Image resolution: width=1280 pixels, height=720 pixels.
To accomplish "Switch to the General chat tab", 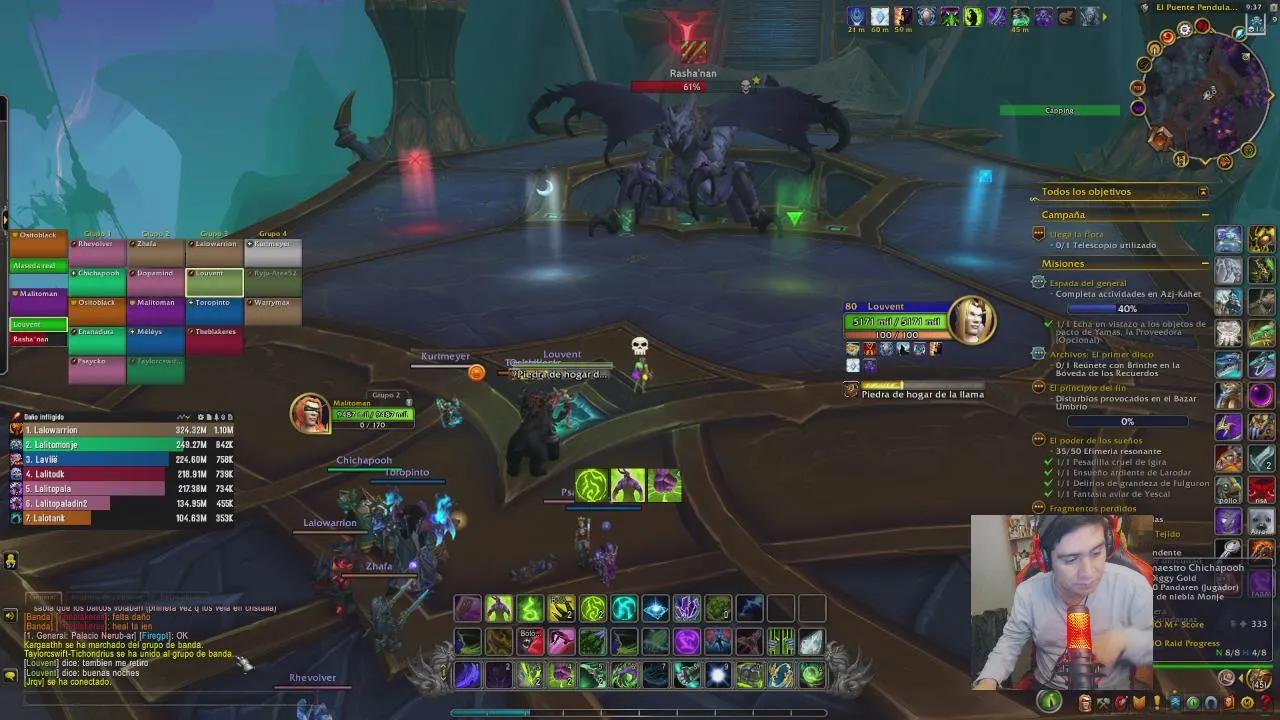I will [x=43, y=596].
